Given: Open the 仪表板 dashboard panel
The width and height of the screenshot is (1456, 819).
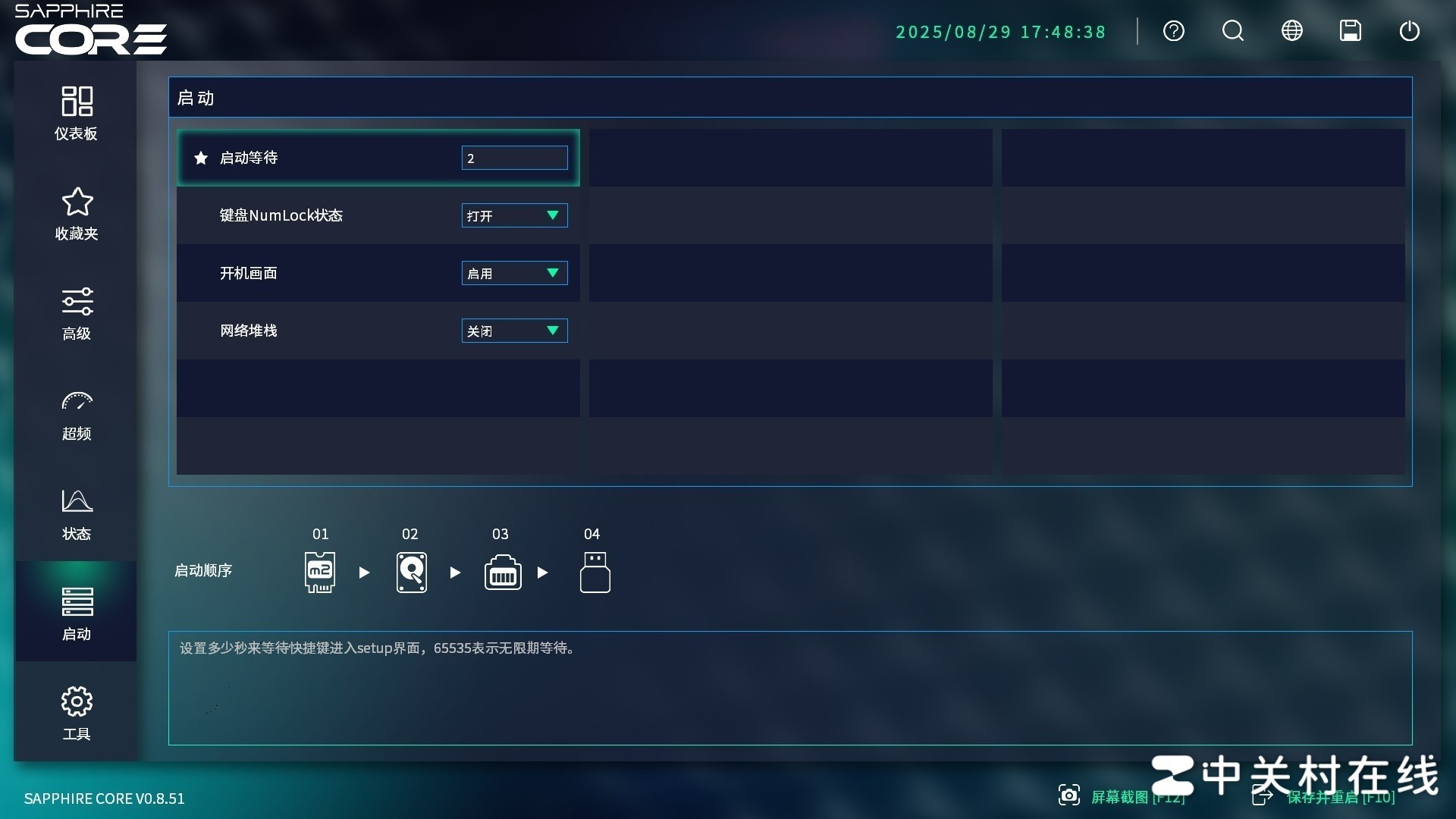Looking at the screenshot, I should click(x=76, y=112).
